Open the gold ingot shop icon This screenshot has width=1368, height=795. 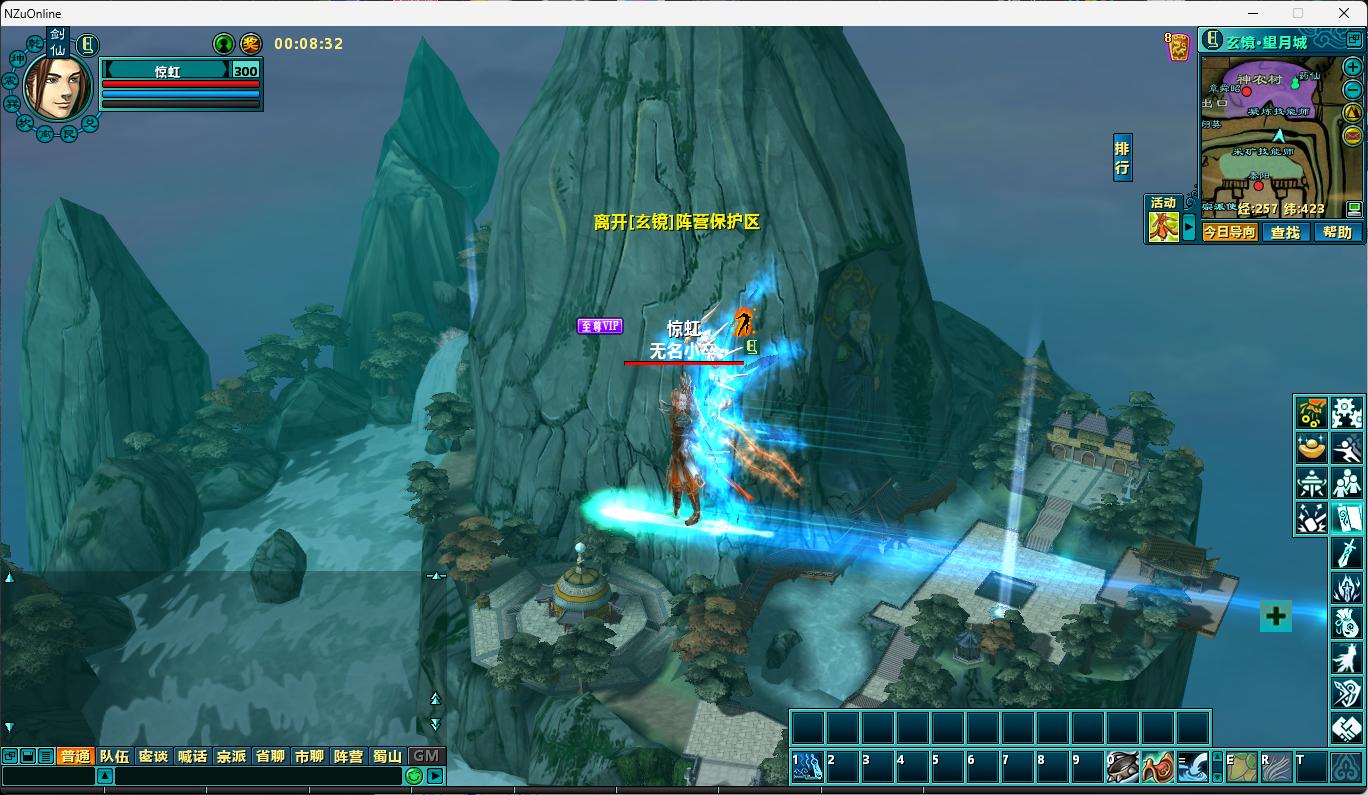pos(1311,447)
